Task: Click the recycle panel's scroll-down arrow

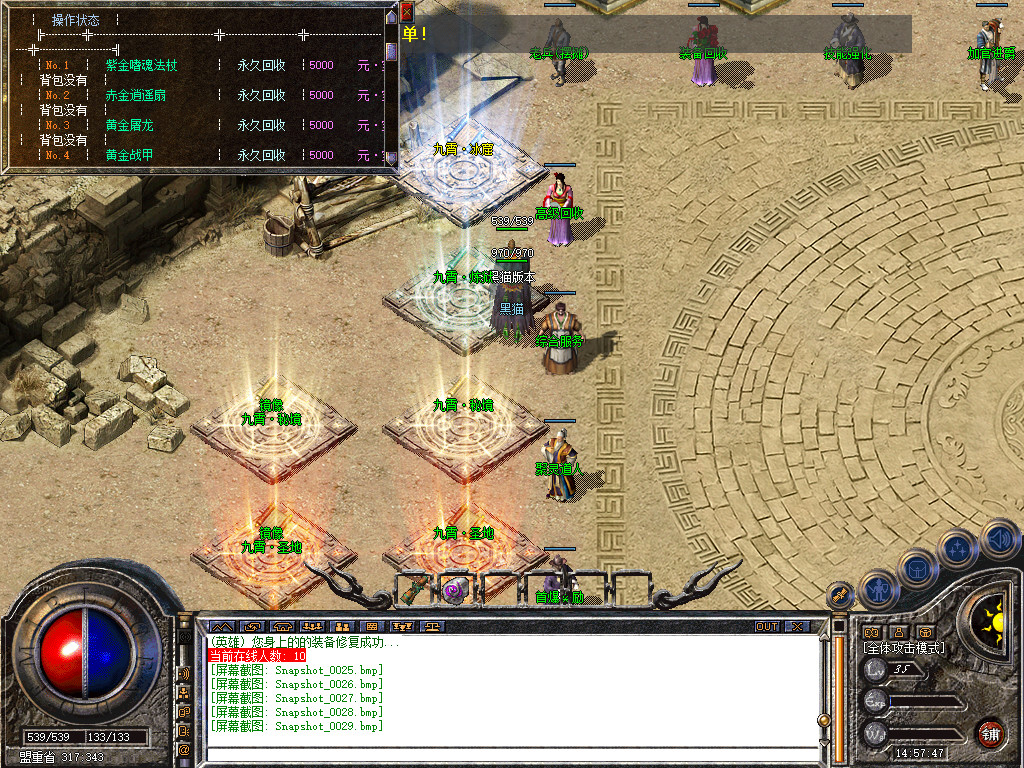Action: [391, 158]
